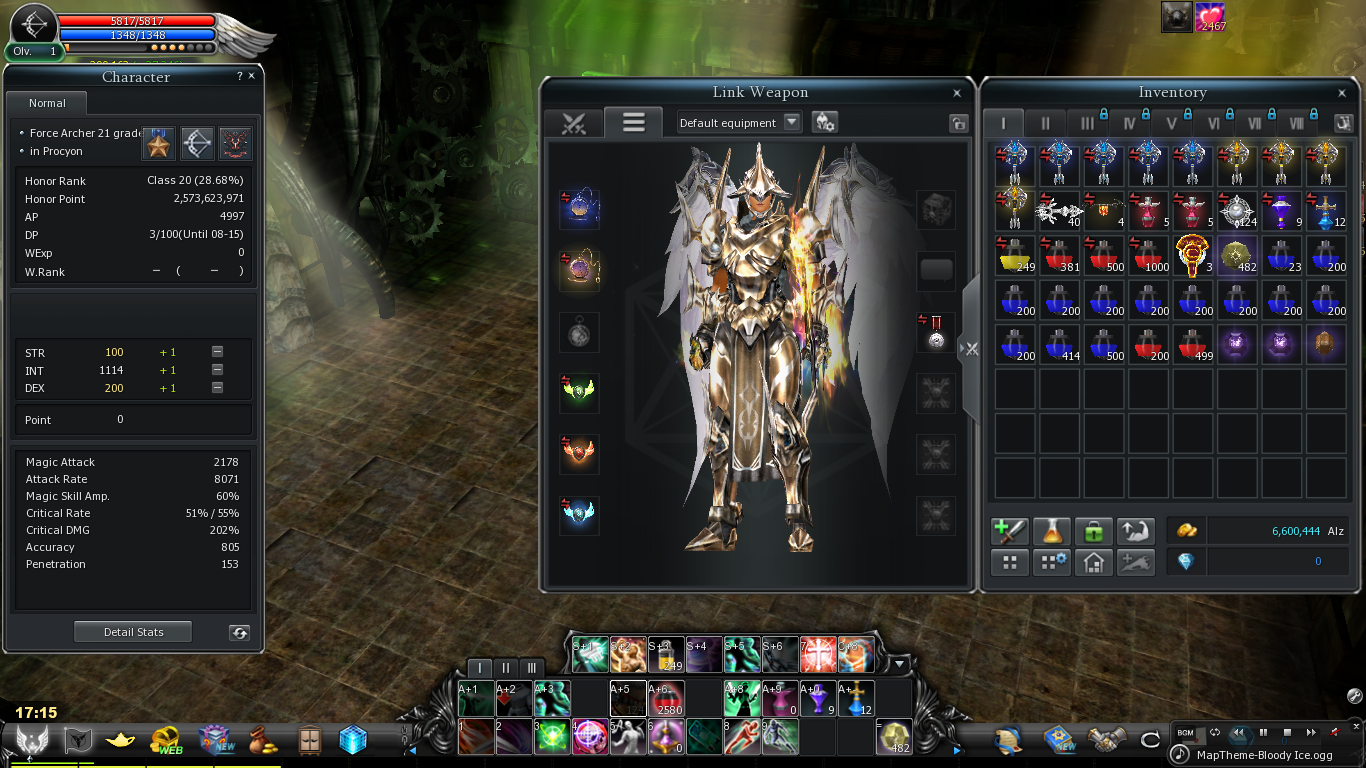Close the Inventory window

1342,93
